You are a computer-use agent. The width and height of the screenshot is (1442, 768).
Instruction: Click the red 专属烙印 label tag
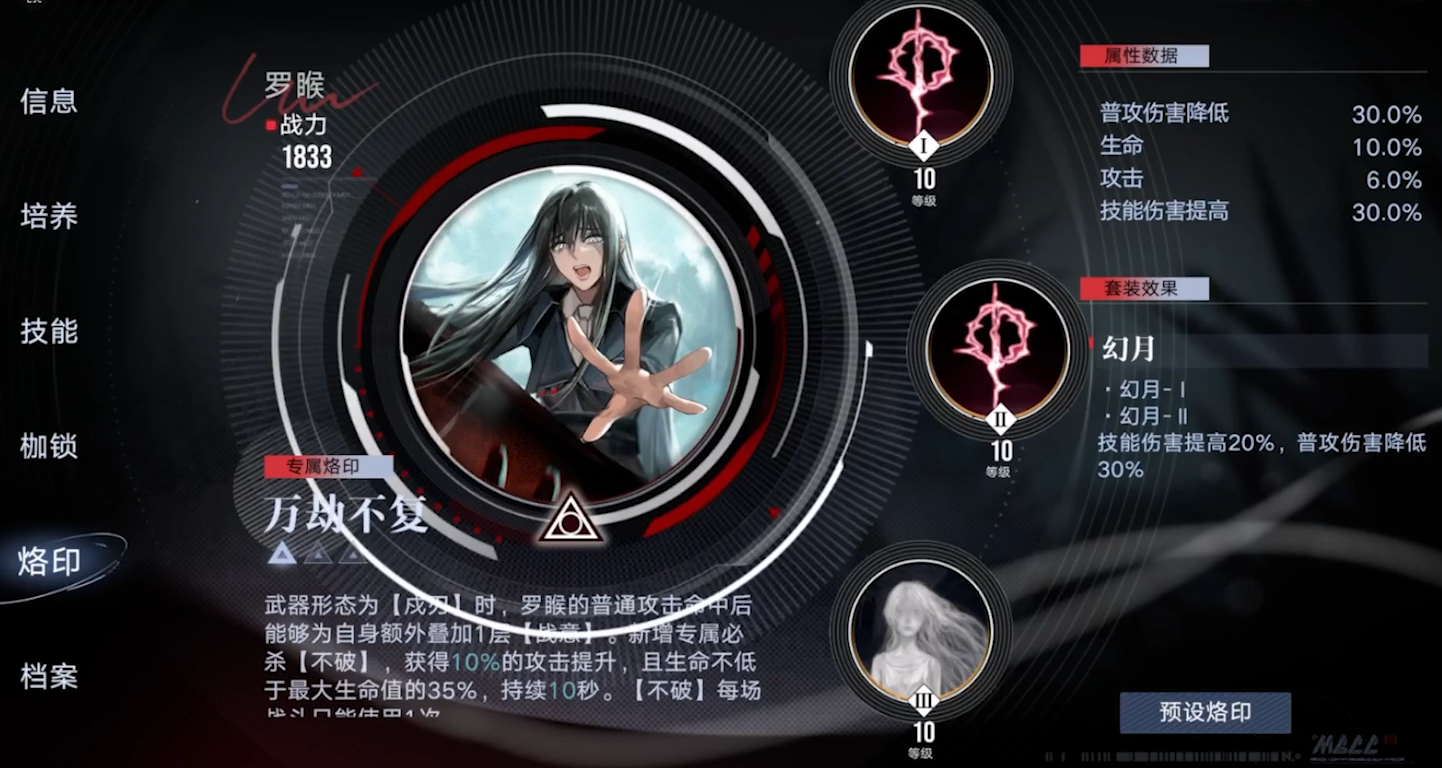(327, 466)
